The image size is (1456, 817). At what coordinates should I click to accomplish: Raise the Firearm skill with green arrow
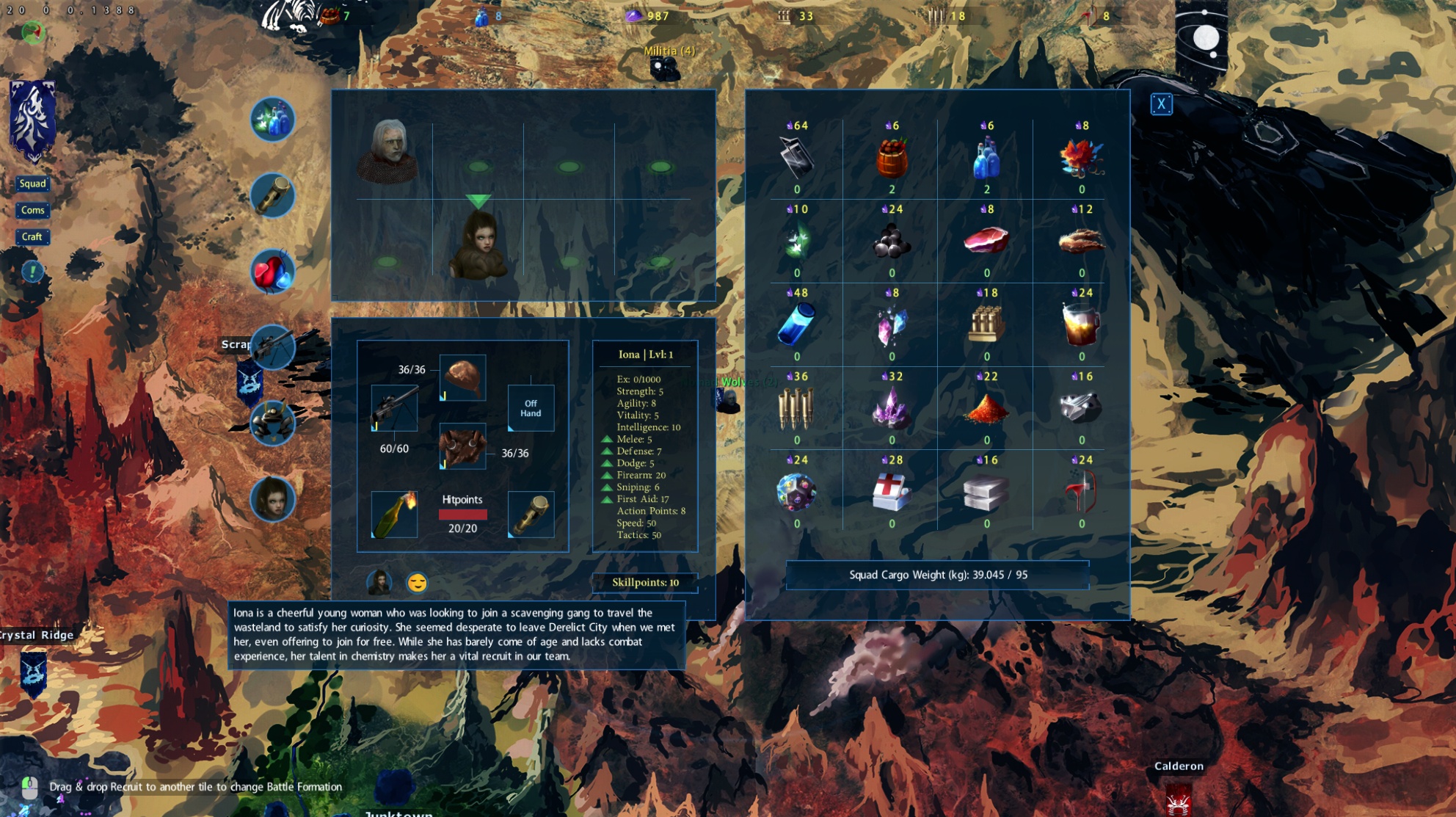[x=607, y=476]
